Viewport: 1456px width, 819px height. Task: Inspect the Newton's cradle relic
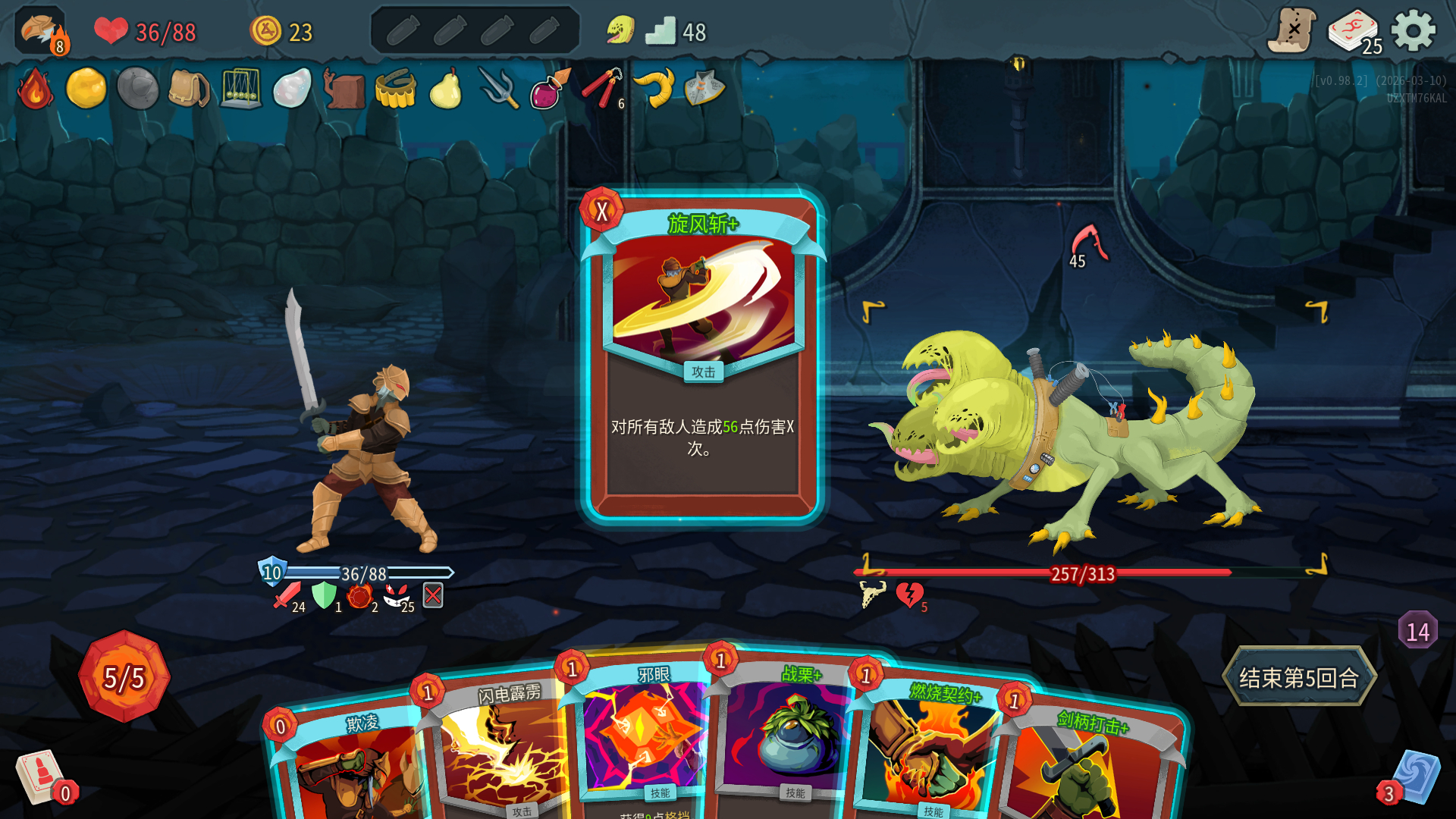tap(240, 89)
